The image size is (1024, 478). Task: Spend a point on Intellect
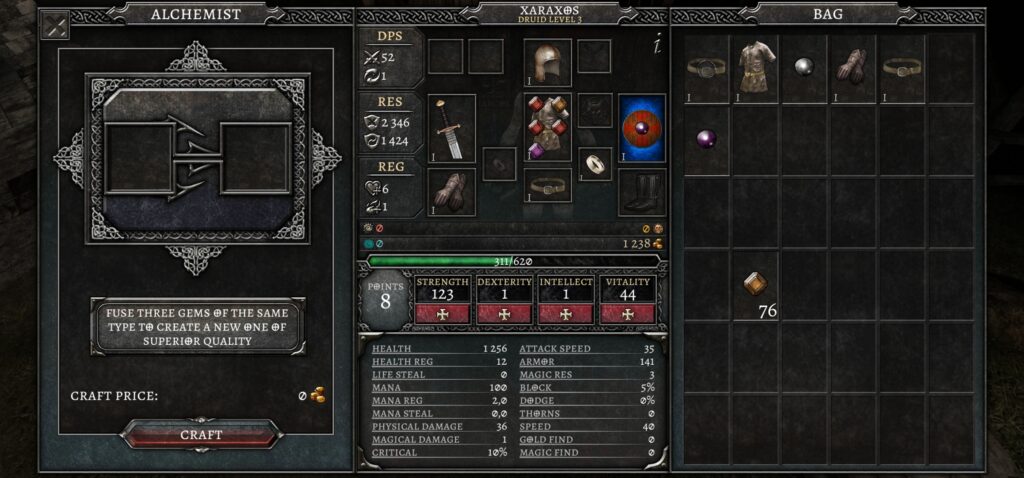566,314
